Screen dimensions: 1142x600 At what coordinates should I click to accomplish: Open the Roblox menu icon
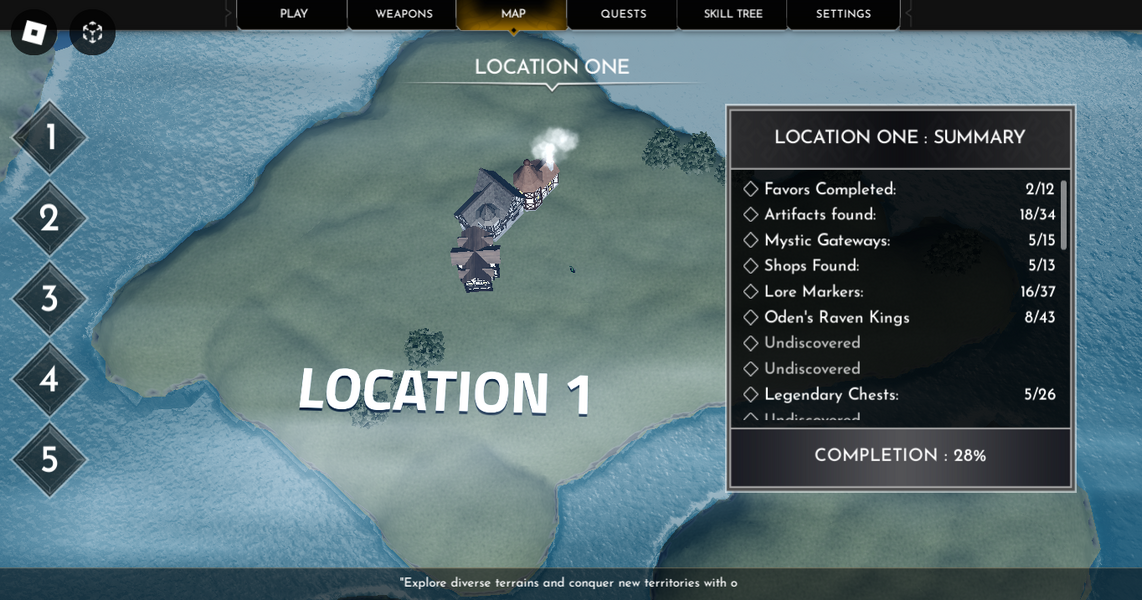point(33,32)
